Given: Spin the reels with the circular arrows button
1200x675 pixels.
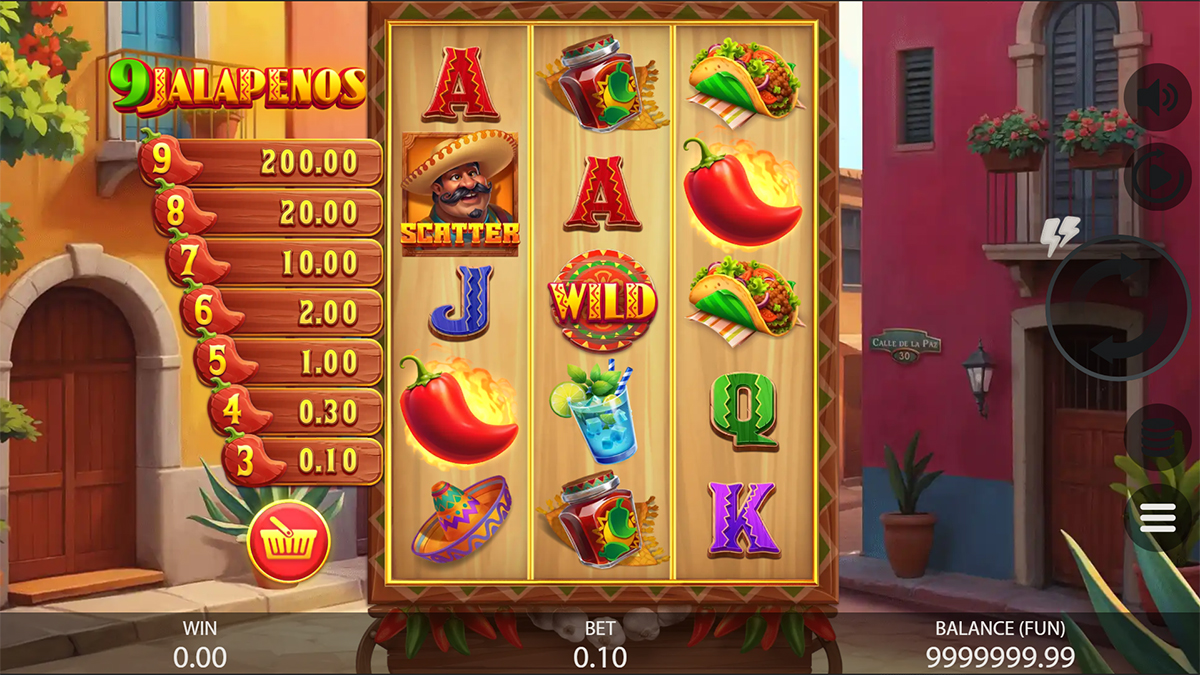Looking at the screenshot, I should (x=1117, y=308).
